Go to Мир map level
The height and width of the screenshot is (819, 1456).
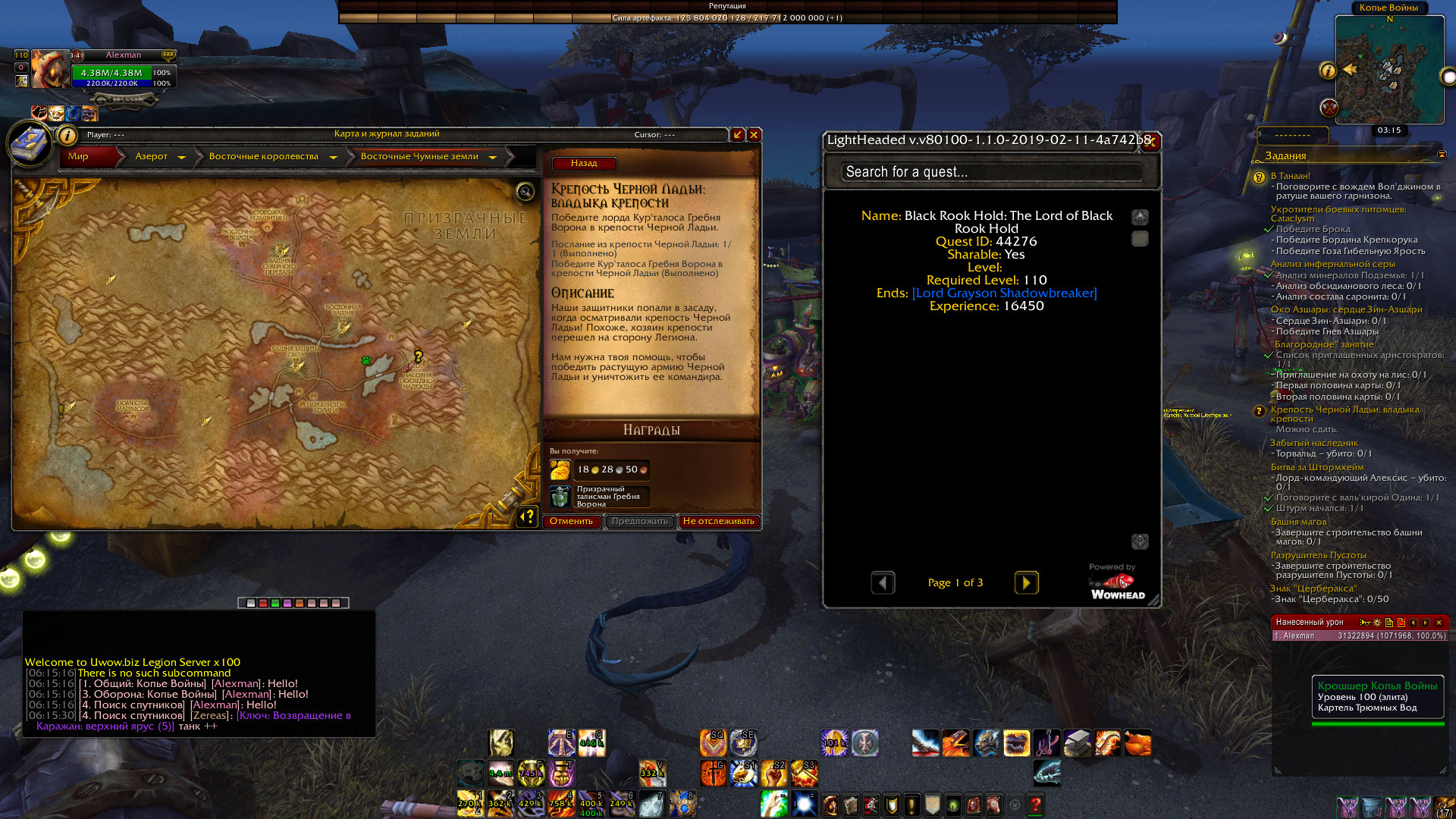point(79,157)
